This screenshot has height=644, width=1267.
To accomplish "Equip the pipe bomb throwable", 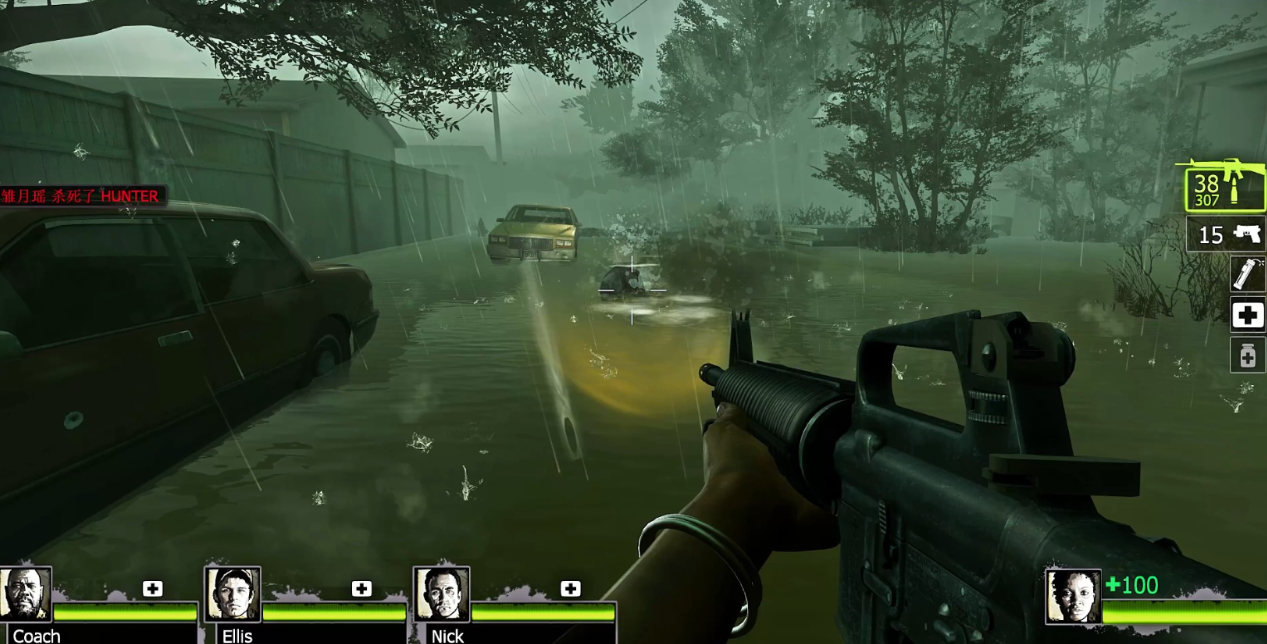I will 1247,274.
